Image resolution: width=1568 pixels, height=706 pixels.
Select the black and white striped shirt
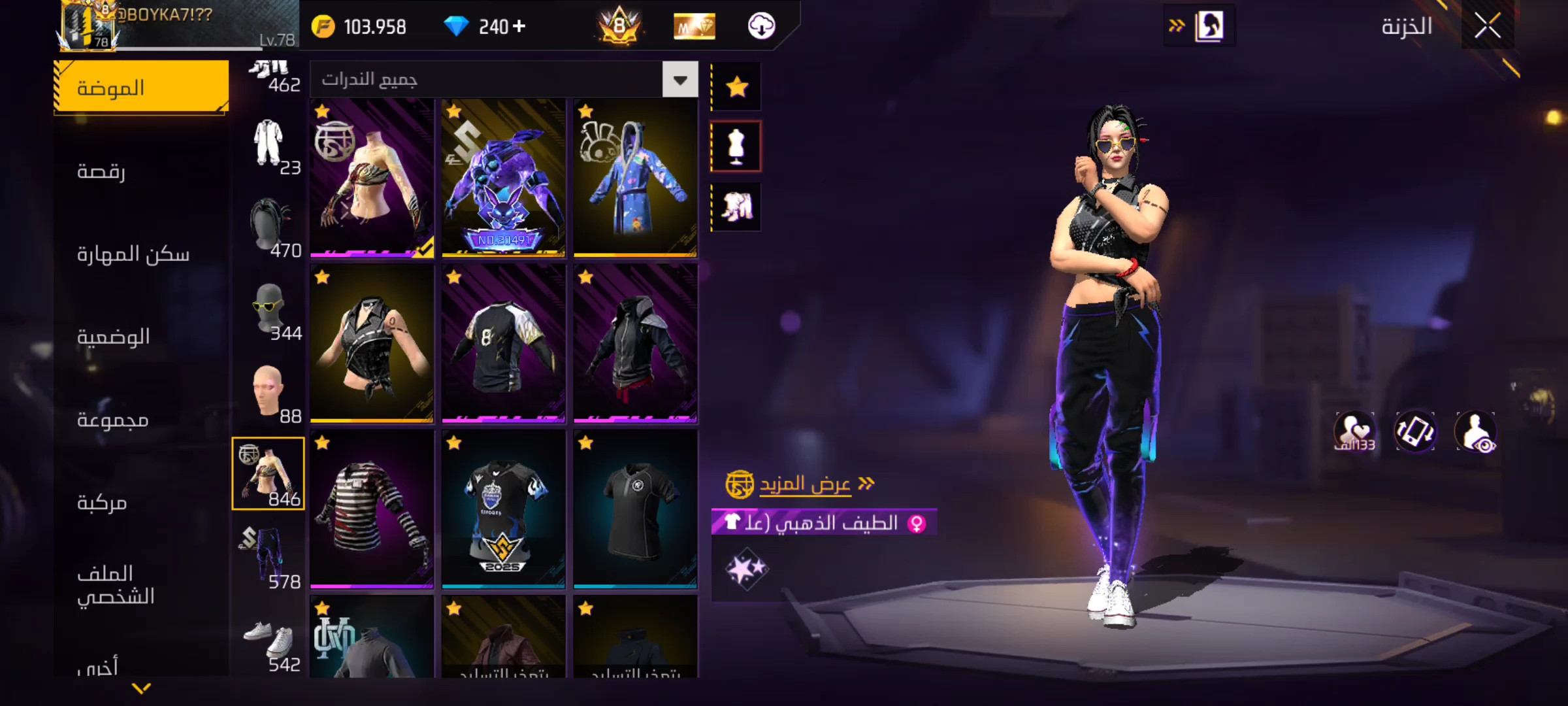[372, 510]
